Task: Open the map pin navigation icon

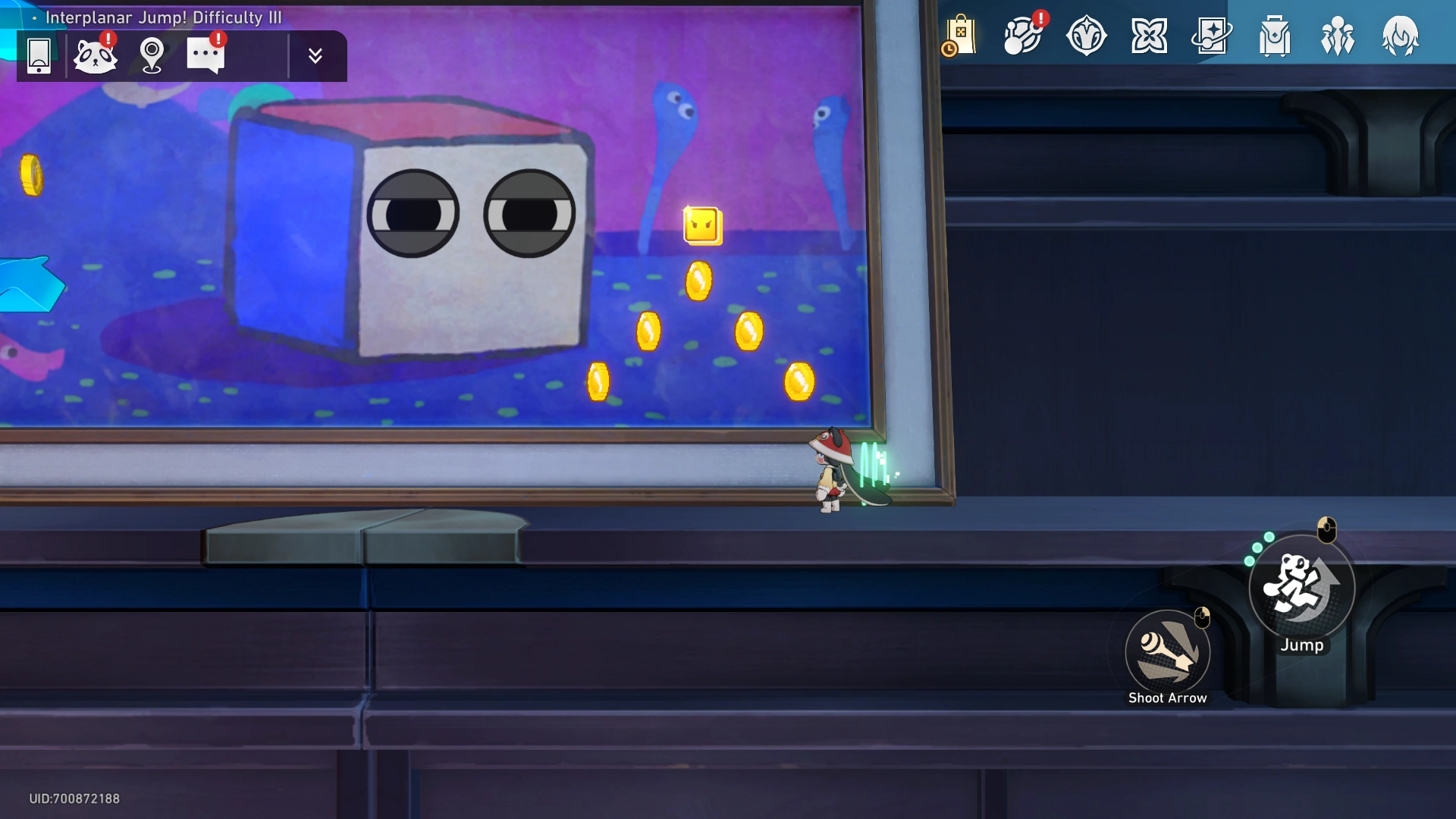Action: tap(152, 55)
